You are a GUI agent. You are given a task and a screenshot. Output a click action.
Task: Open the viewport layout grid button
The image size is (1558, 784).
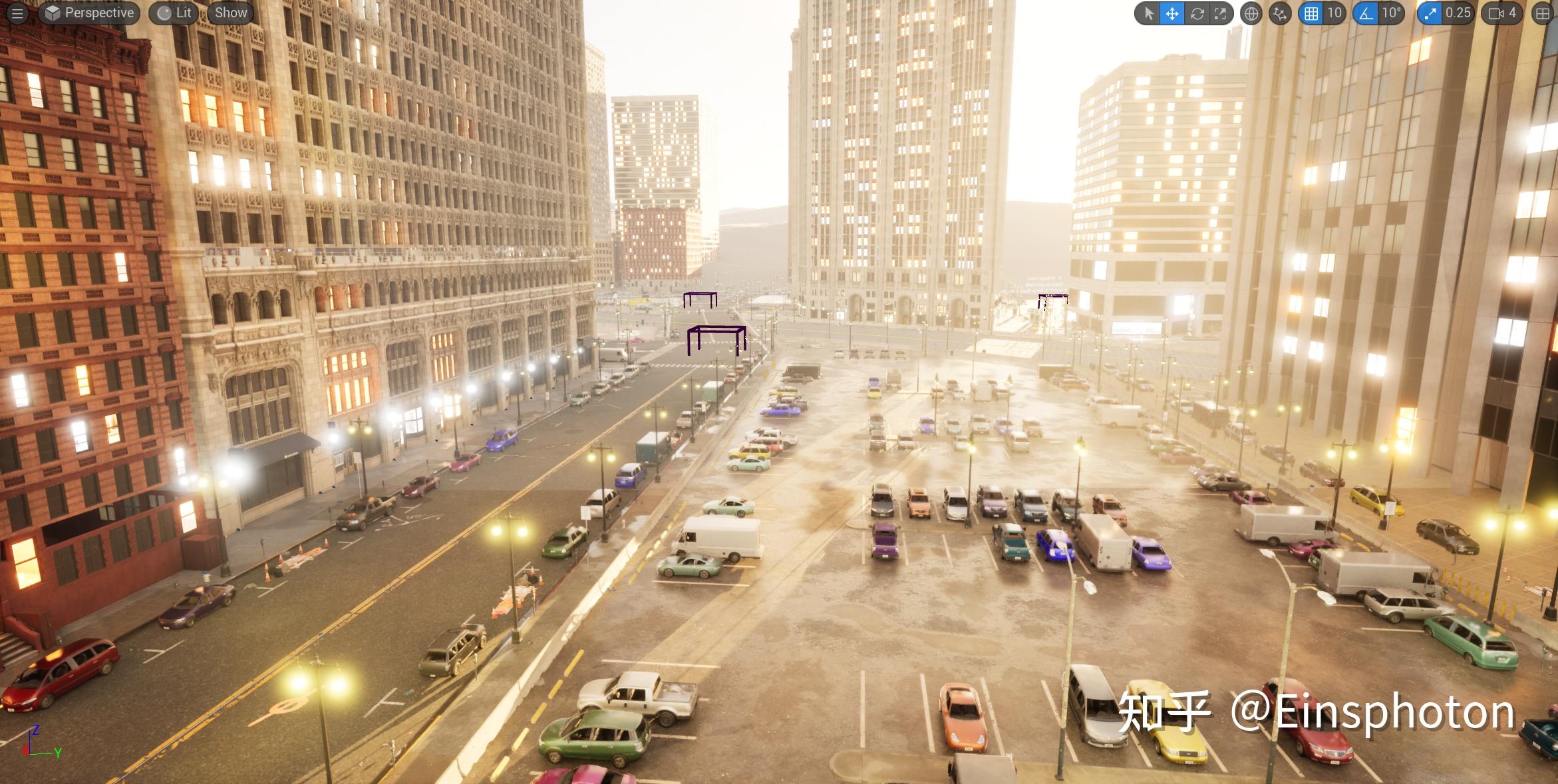(x=1543, y=13)
